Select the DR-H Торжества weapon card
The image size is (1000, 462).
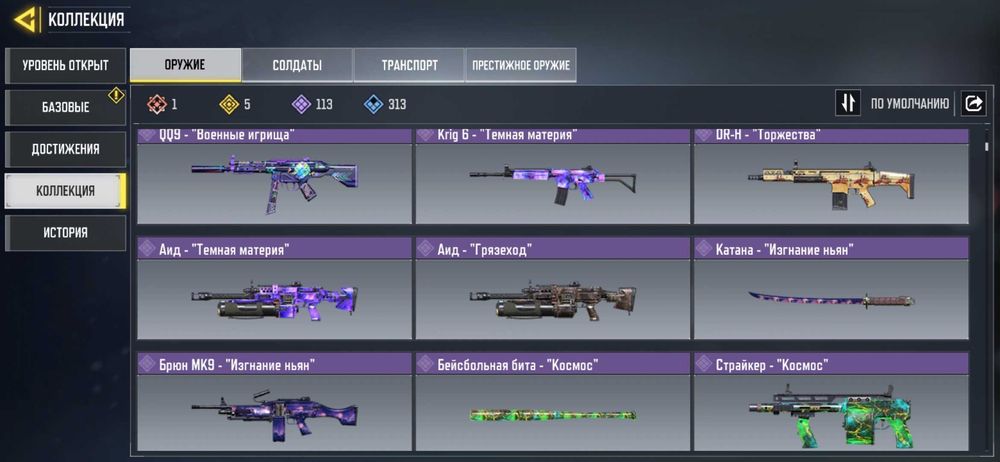click(830, 178)
